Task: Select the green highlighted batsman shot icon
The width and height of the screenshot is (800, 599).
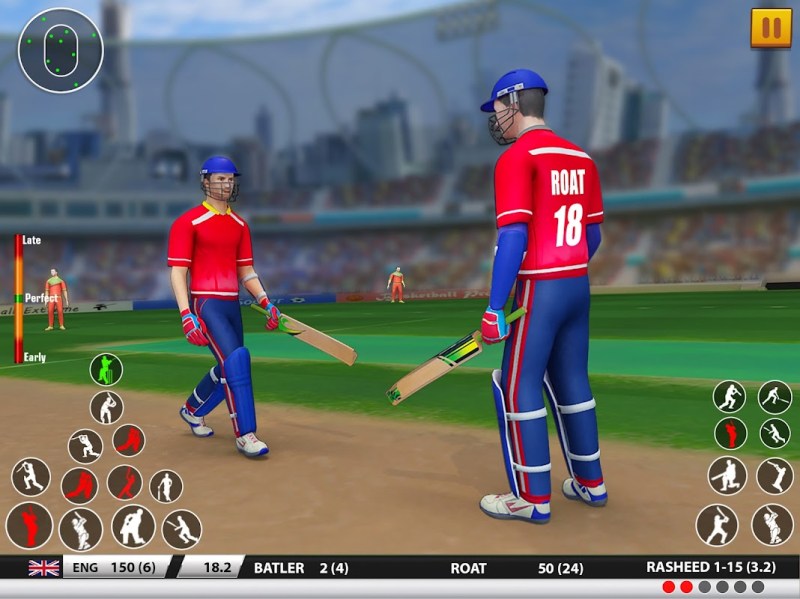Action: (106, 370)
